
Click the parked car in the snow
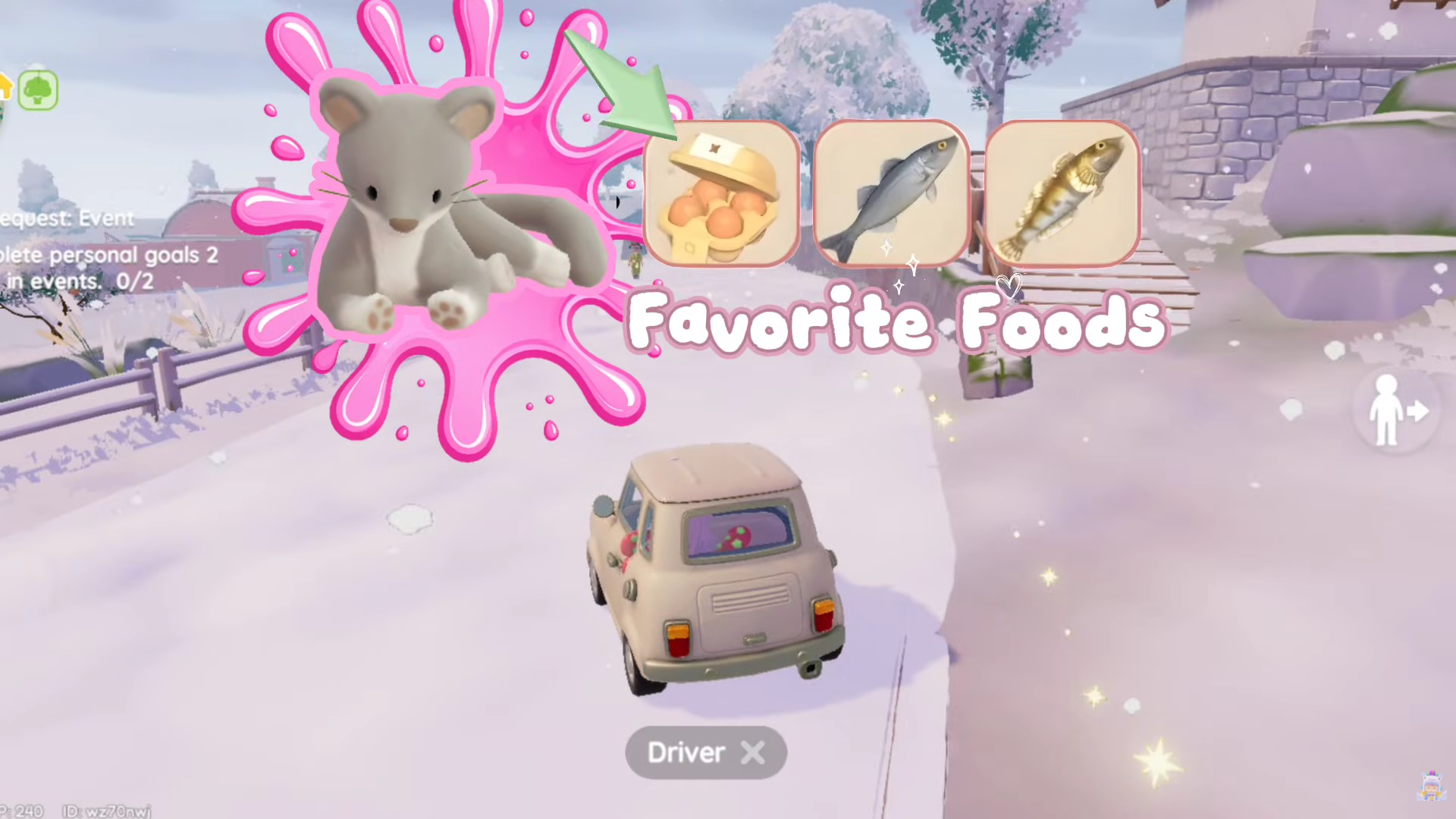point(717,569)
